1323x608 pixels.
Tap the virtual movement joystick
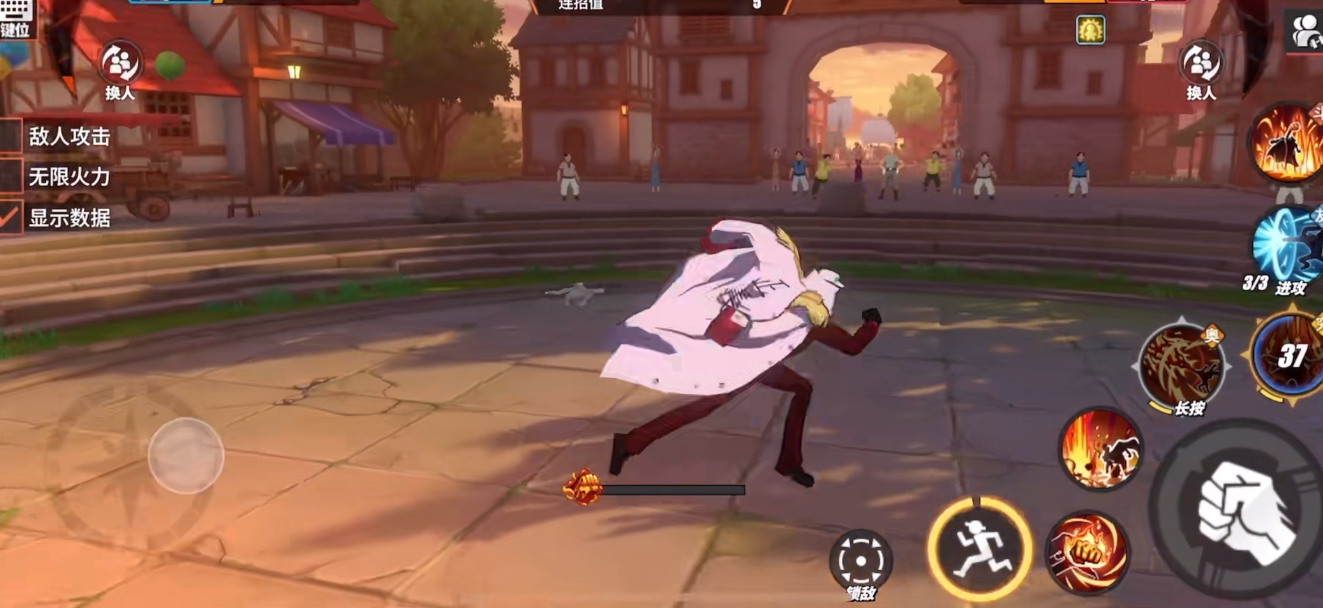coord(185,456)
